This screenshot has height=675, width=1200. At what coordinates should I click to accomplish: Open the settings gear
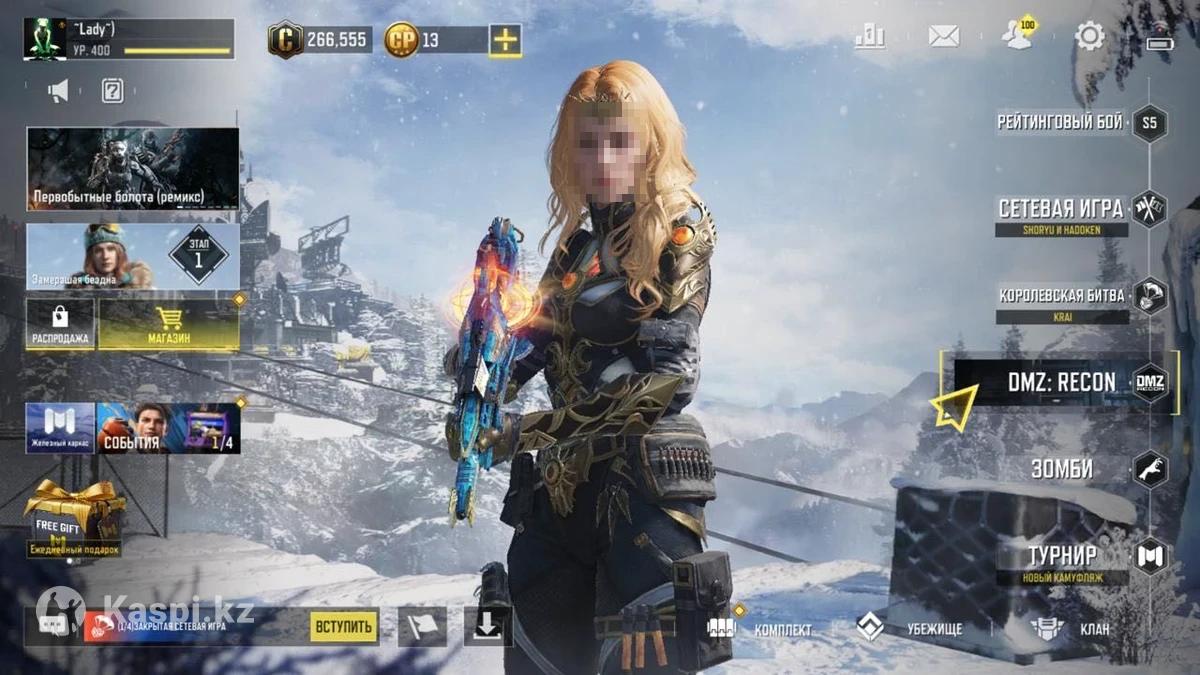tap(1089, 37)
